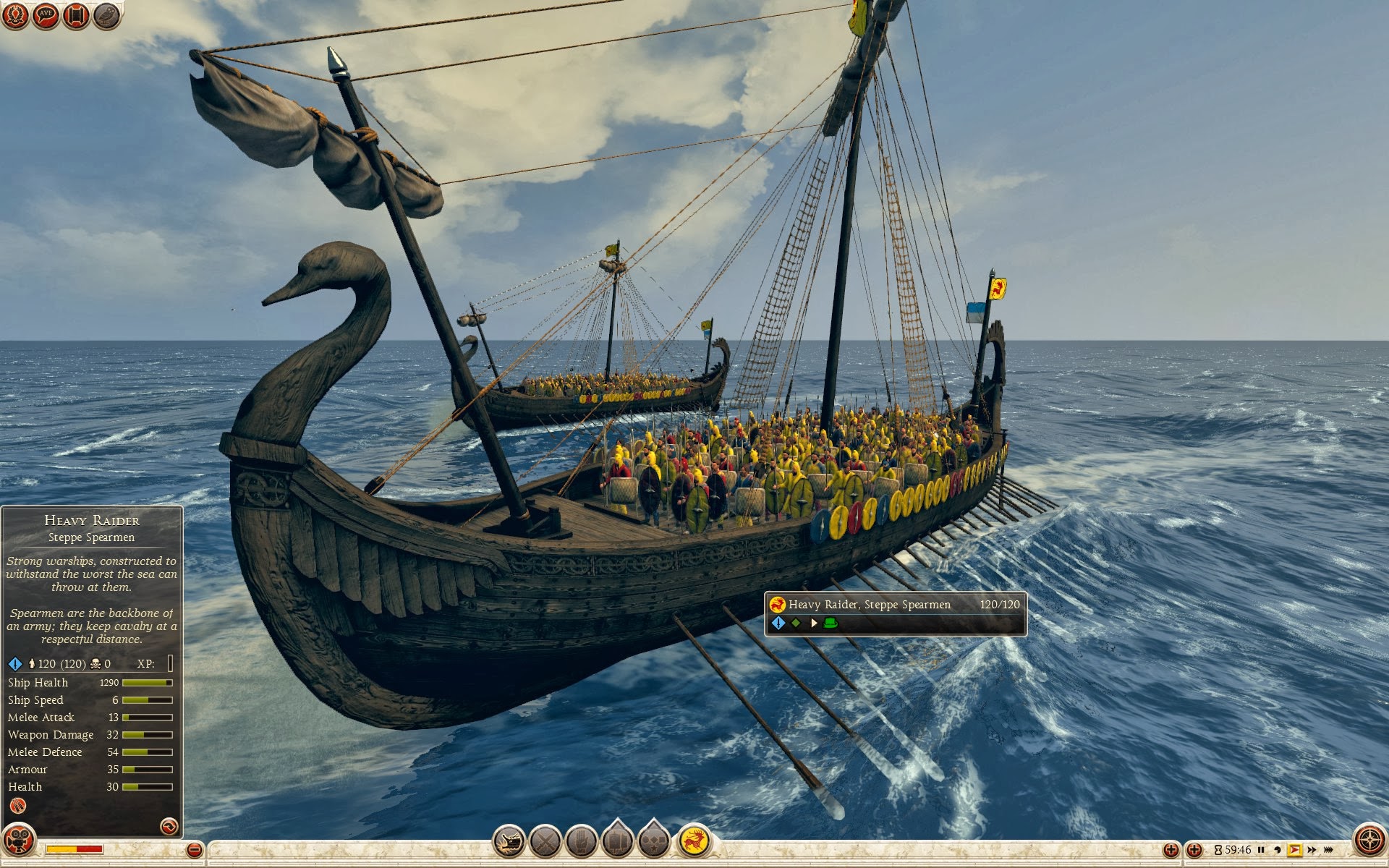Toggle the compass radar map button
Viewport: 1389px width, 868px height.
(x=1369, y=841)
